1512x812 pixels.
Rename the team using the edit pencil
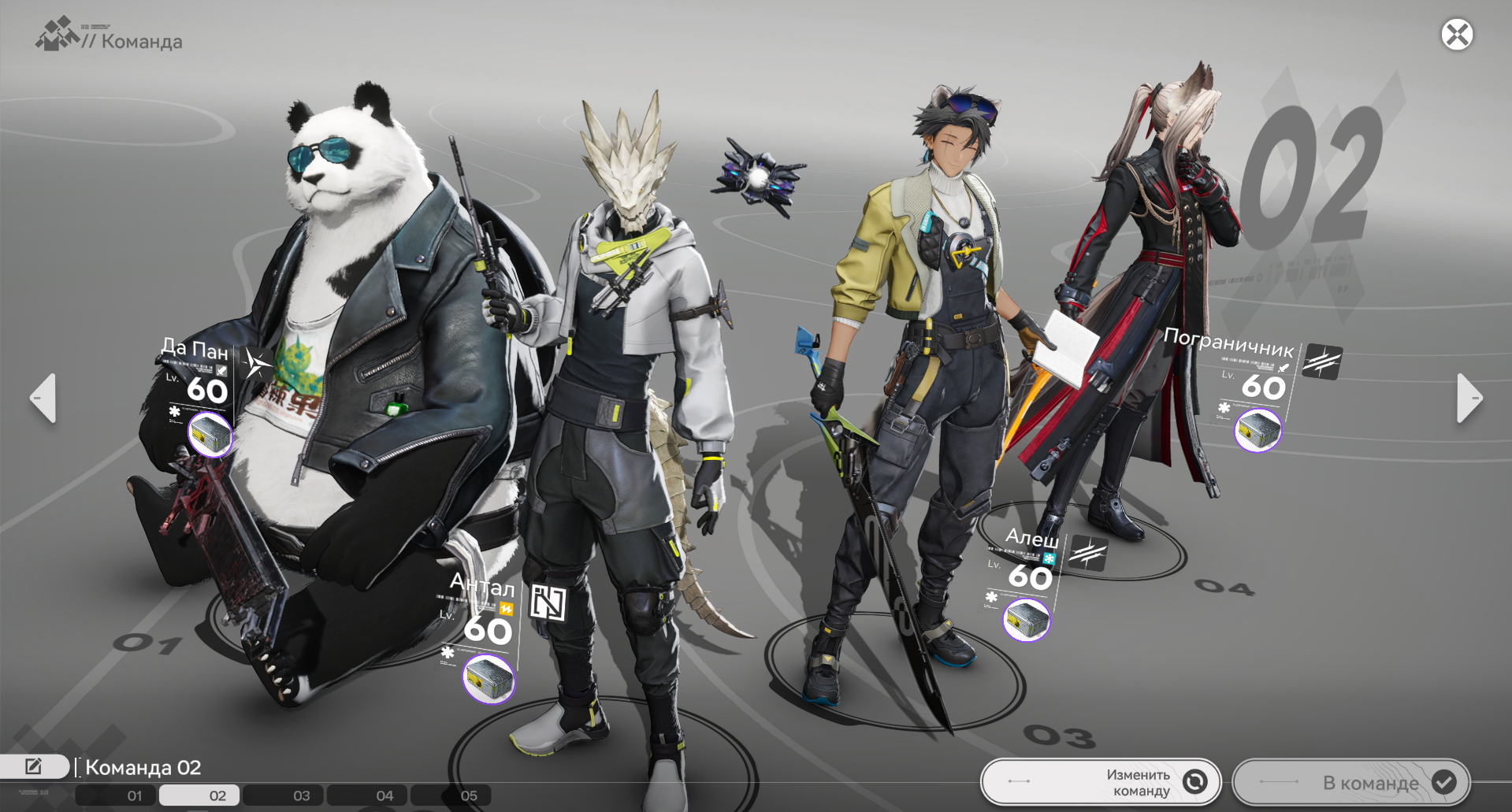[34, 766]
